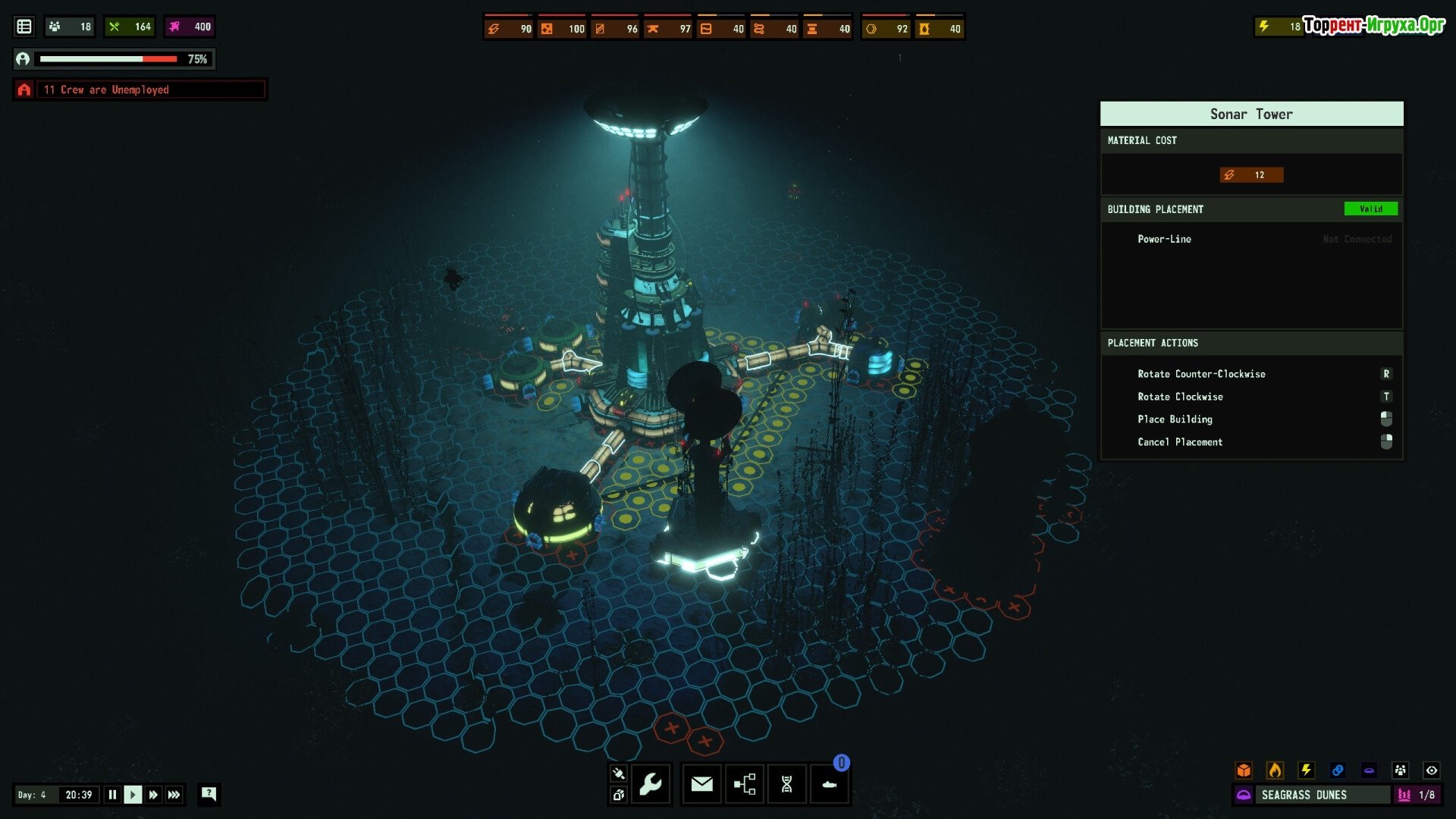Activate triple fast-forward speed
This screenshot has height=819, width=1456.
point(174,795)
